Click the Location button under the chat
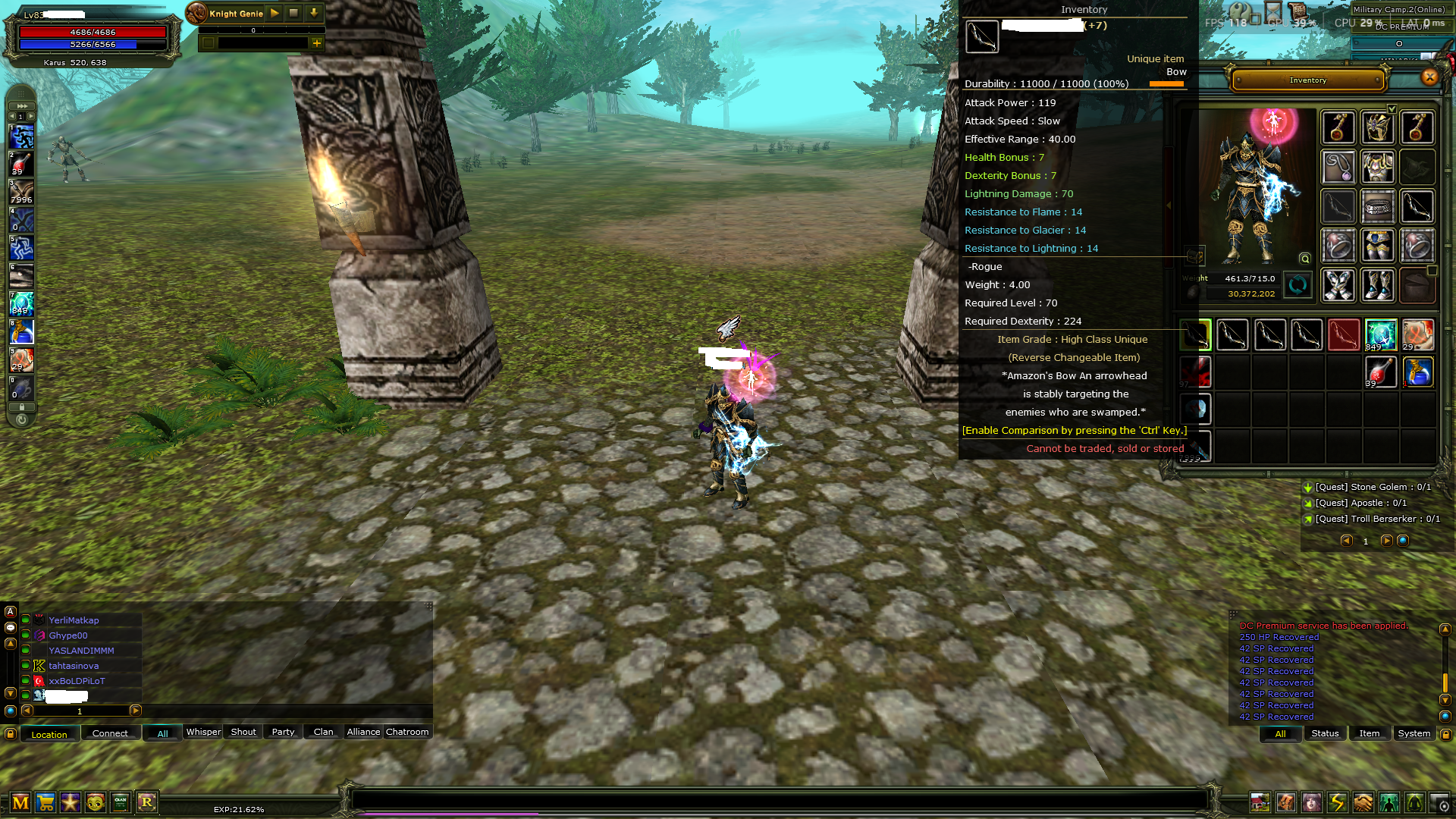Image resolution: width=1456 pixels, height=819 pixels. tap(49, 734)
